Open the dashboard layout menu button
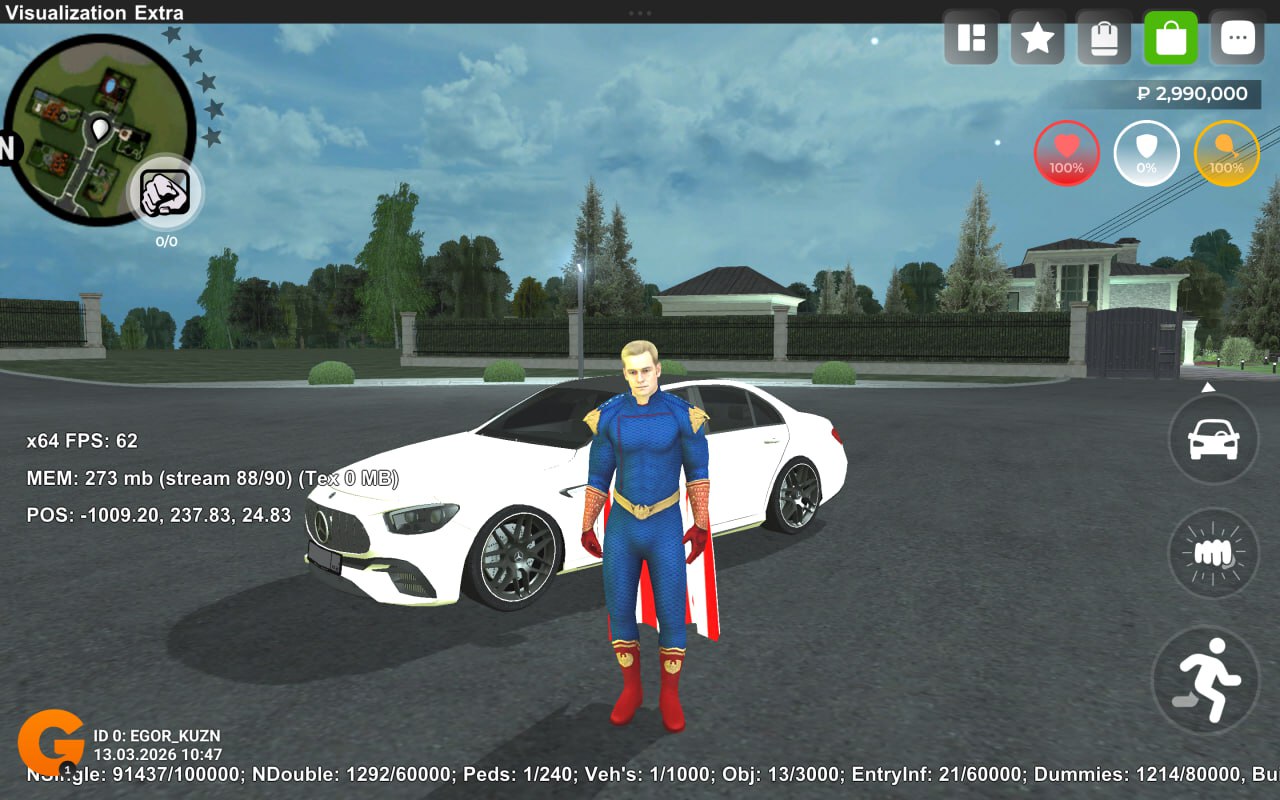Viewport: 1280px width, 800px height. click(971, 38)
